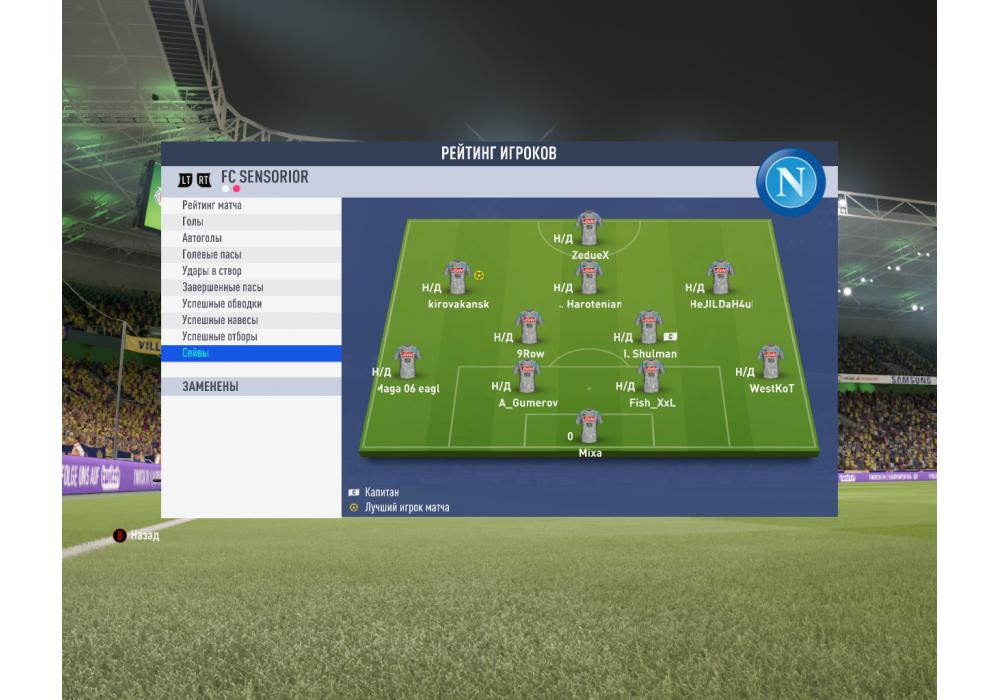Choose captain I. Shulman on the pitch
Image resolution: width=1000 pixels, height=700 pixels.
click(x=648, y=327)
